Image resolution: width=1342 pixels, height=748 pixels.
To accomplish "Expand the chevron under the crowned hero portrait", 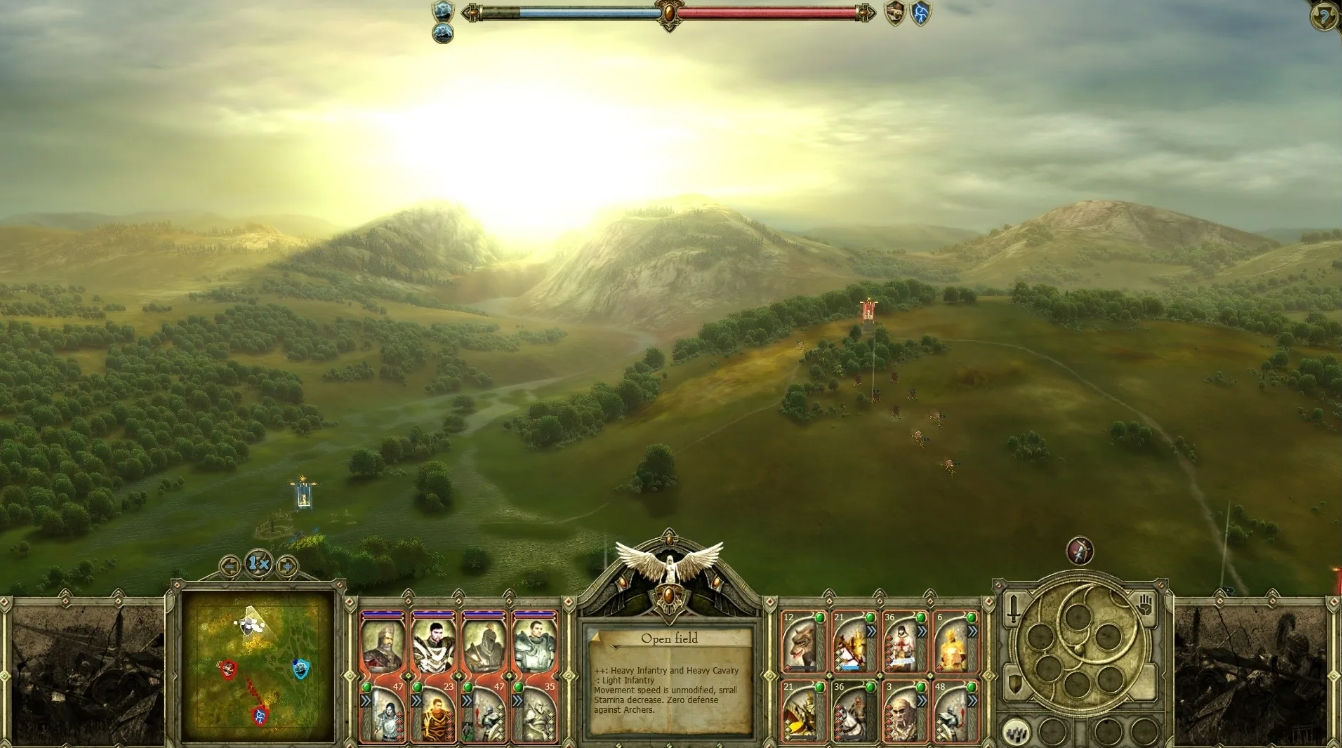I will (366, 700).
